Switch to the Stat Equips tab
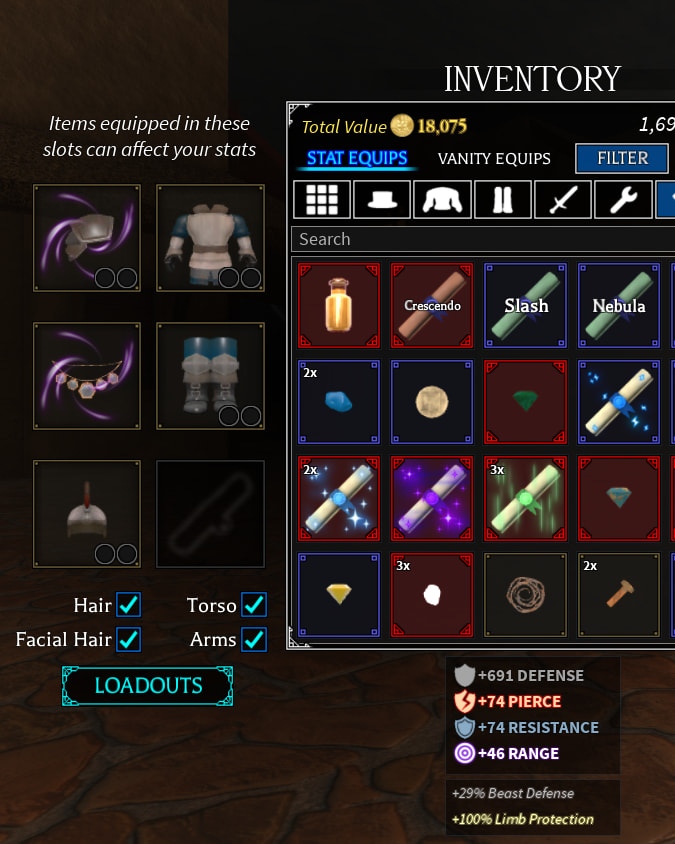 coord(357,158)
